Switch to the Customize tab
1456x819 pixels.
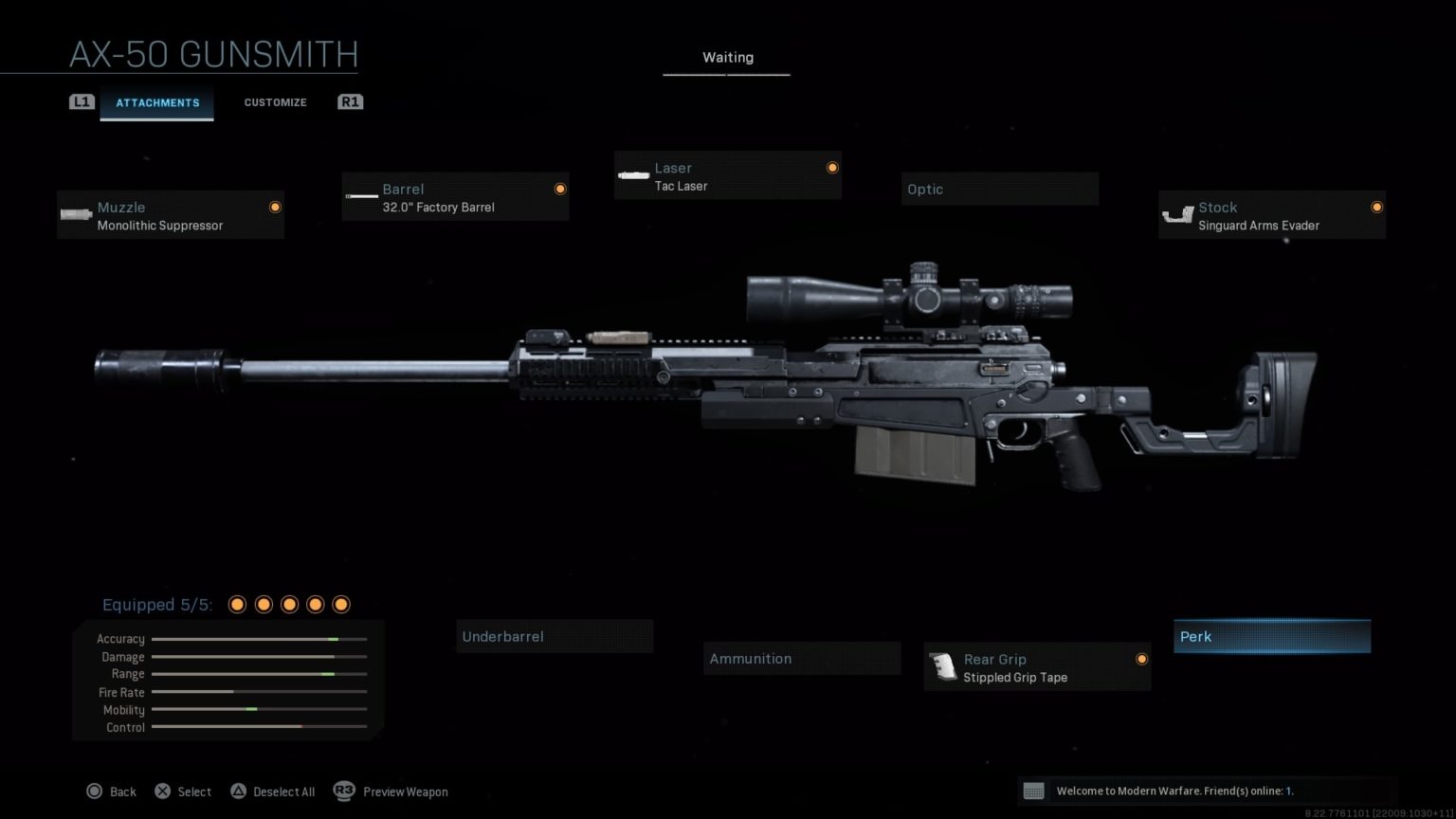point(275,101)
